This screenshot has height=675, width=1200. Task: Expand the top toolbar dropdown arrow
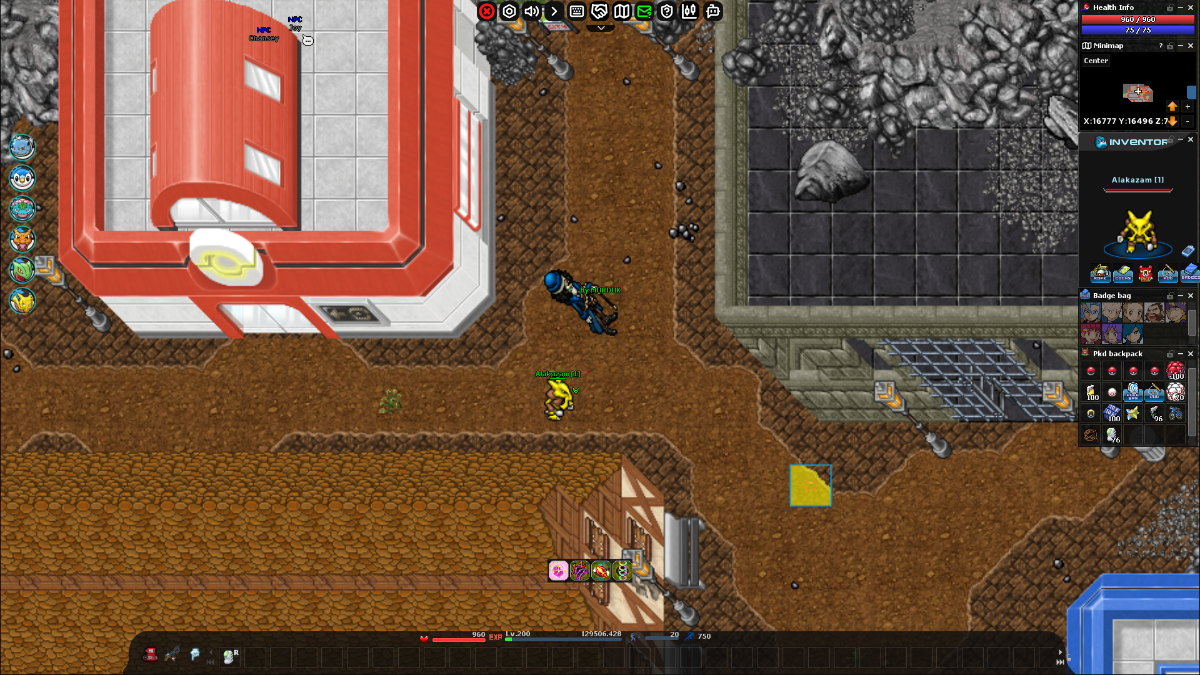(600, 28)
